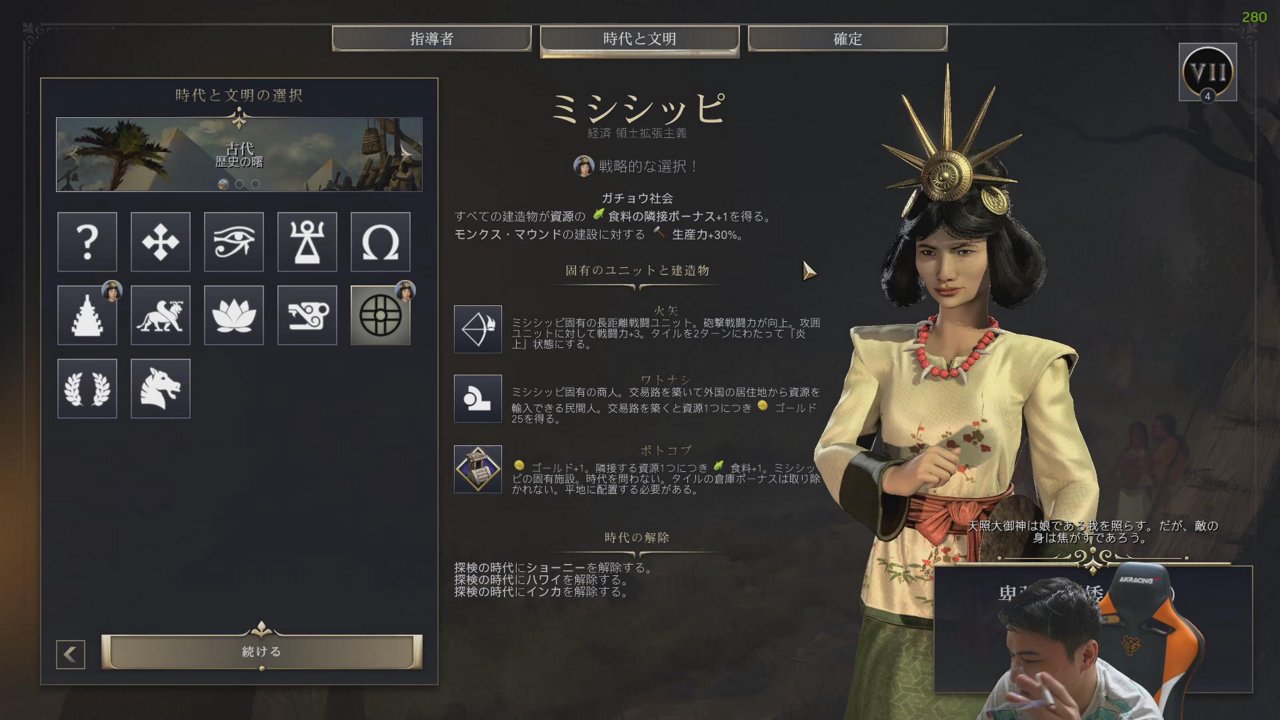Pick the horse head civilization icon
Screen dimensions: 1280x720
160,388
